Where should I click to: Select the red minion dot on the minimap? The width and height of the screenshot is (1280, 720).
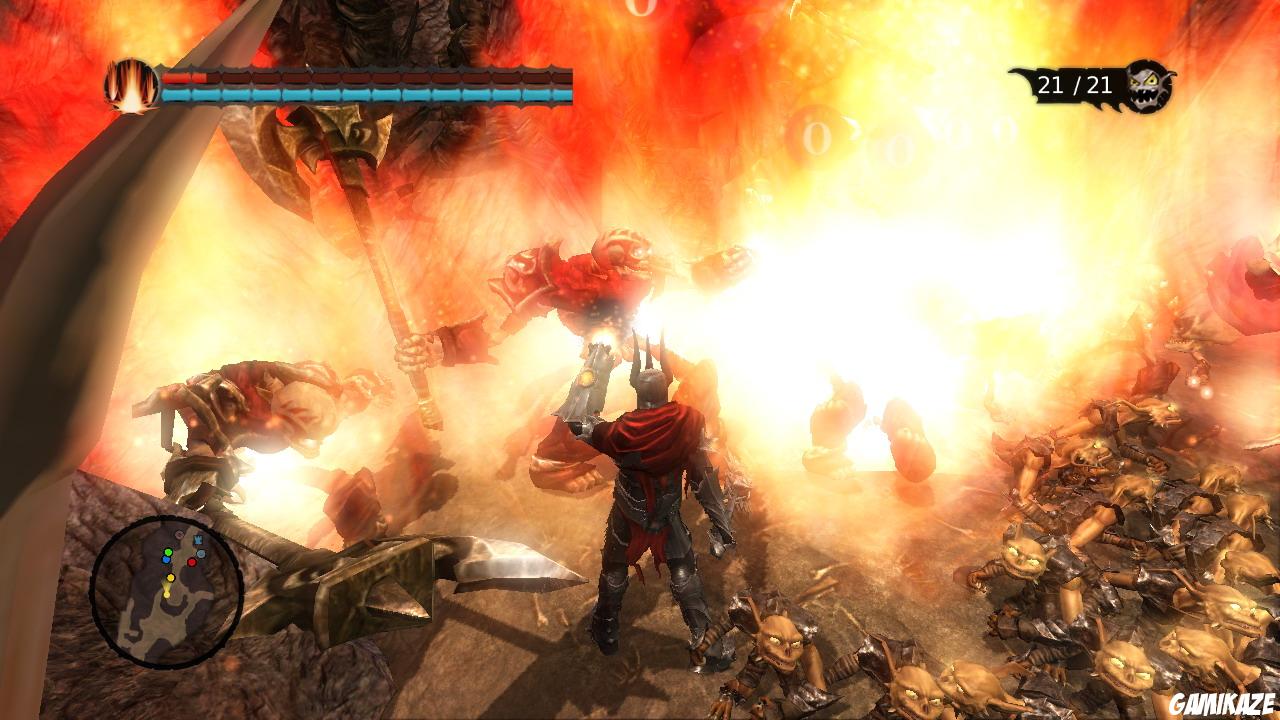click(192, 561)
